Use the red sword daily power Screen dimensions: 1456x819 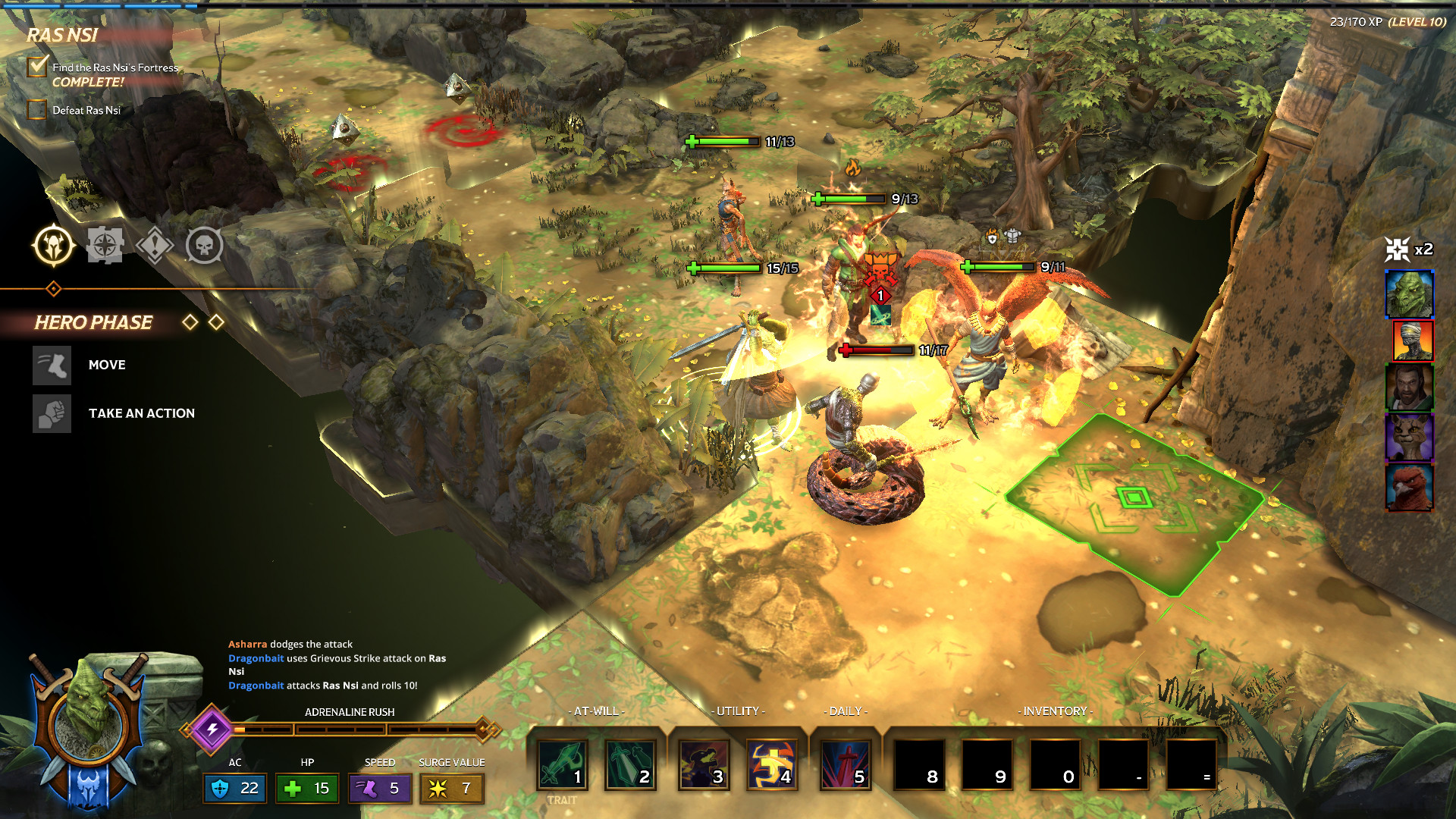coord(846,764)
